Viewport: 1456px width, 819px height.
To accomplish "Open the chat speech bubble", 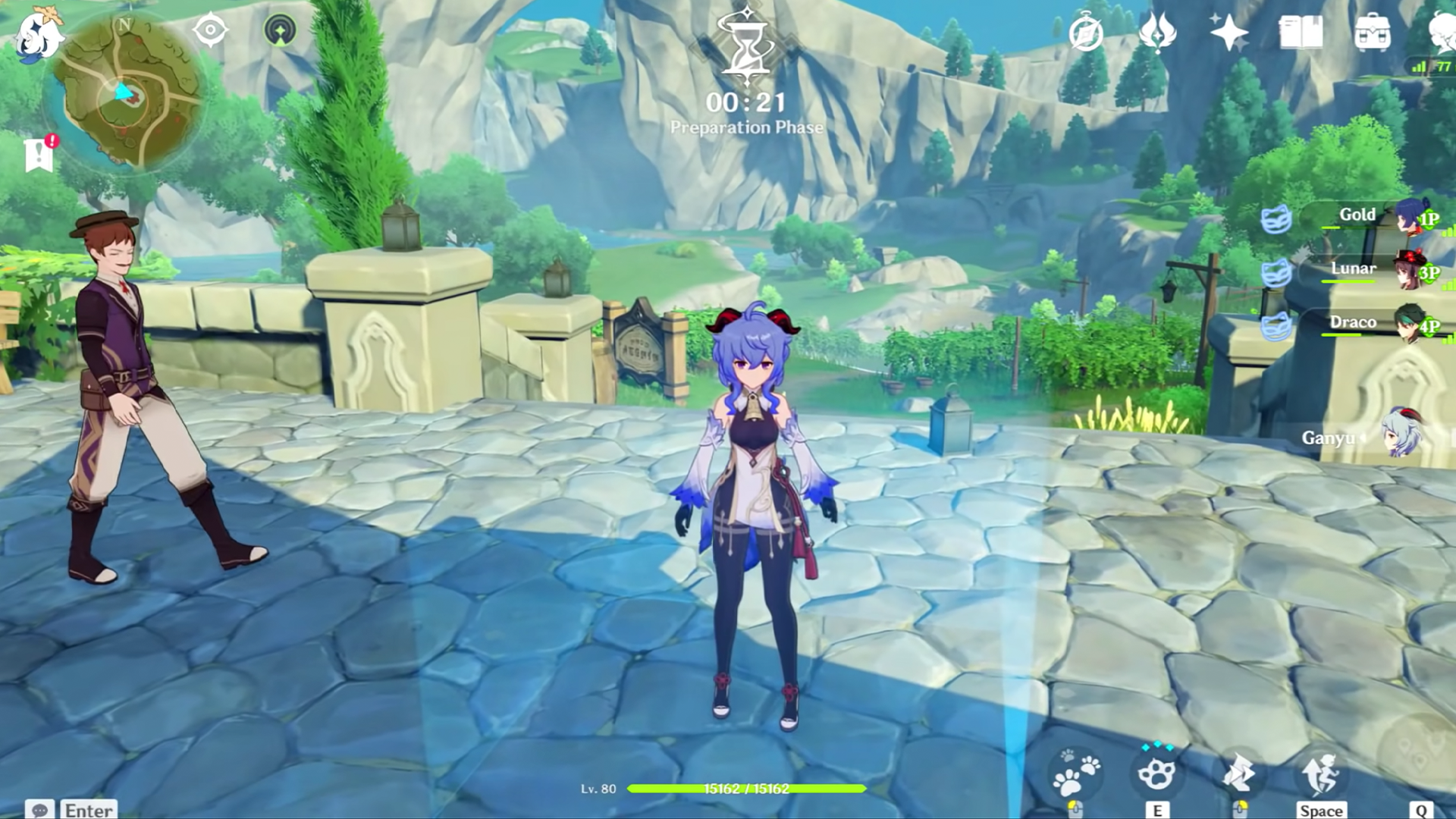I will tap(39, 810).
